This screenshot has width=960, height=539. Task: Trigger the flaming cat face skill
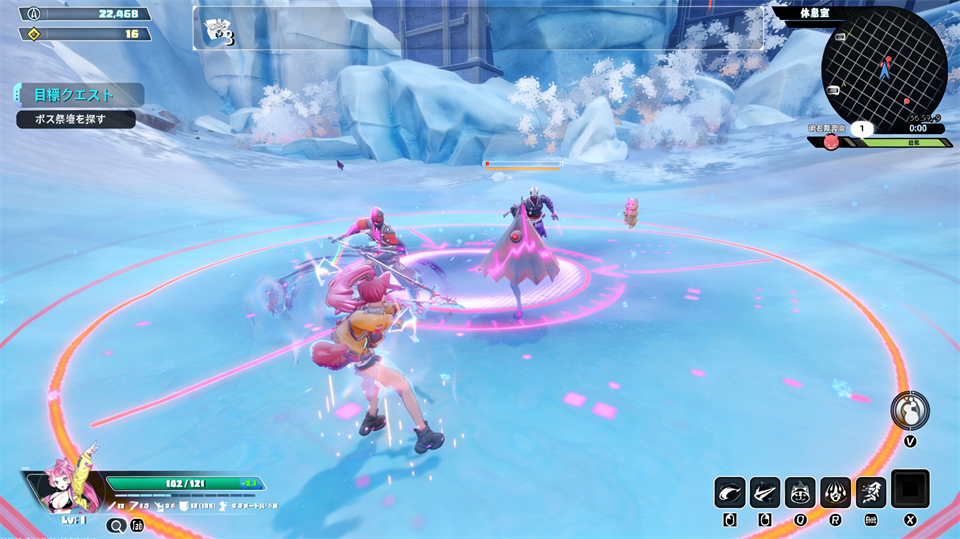coord(800,492)
